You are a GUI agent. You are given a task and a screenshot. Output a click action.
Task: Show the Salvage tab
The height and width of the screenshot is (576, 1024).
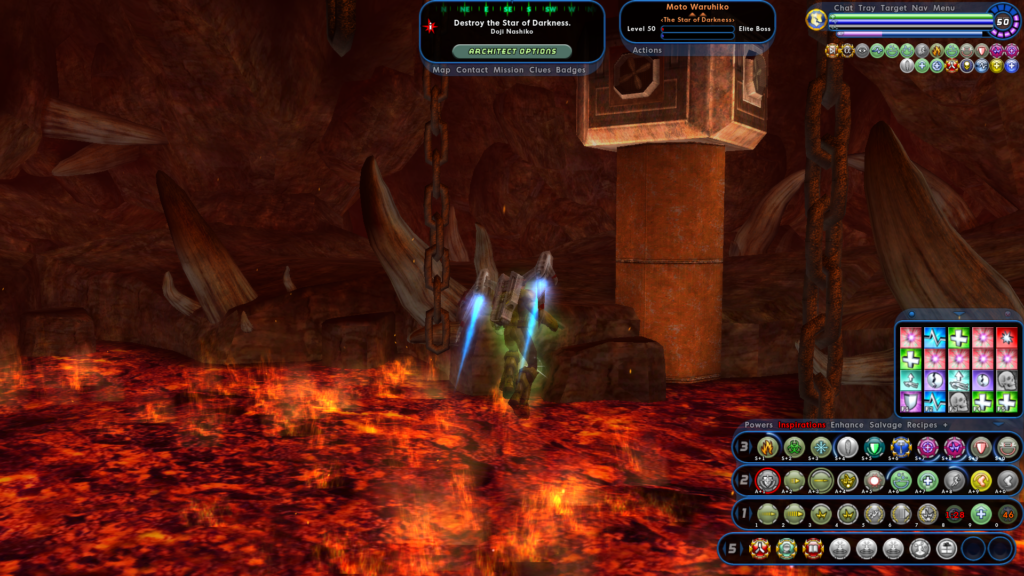[885, 425]
